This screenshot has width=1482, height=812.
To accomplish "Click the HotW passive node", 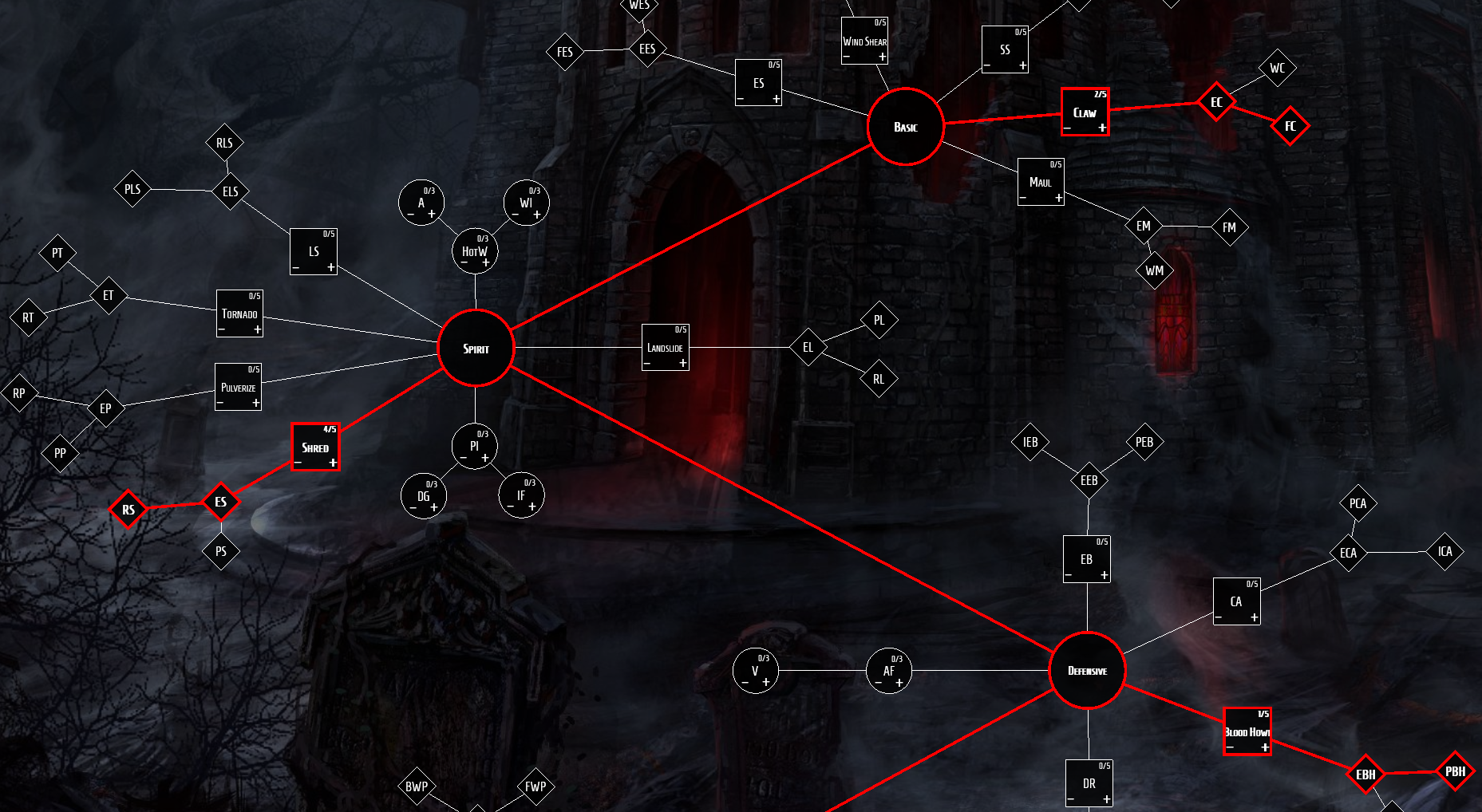I will 474,250.
